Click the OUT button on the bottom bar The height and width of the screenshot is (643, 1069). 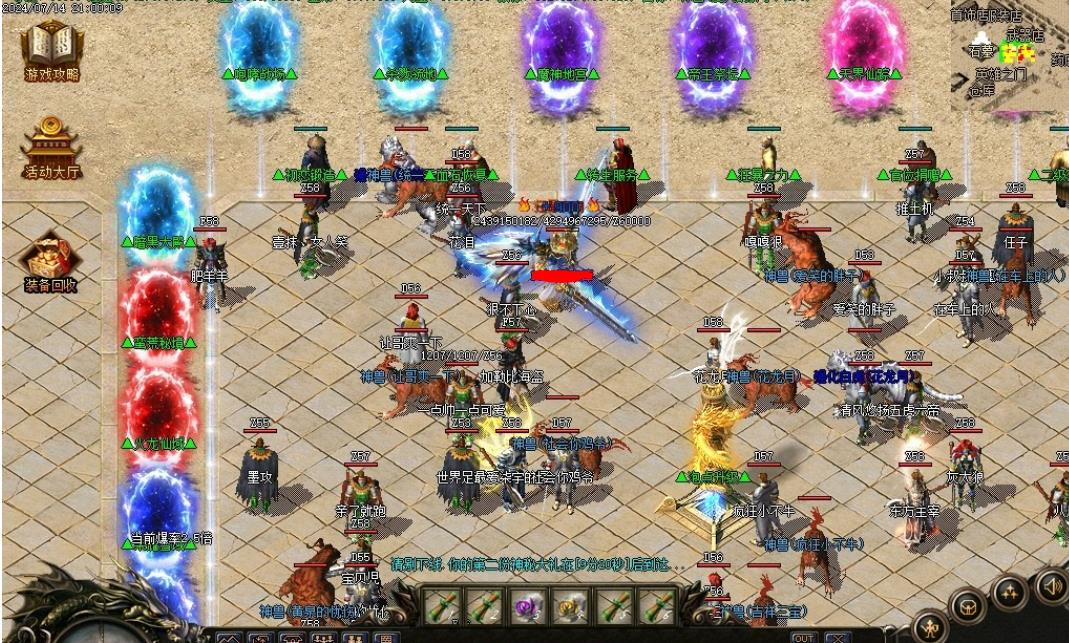pos(803,637)
